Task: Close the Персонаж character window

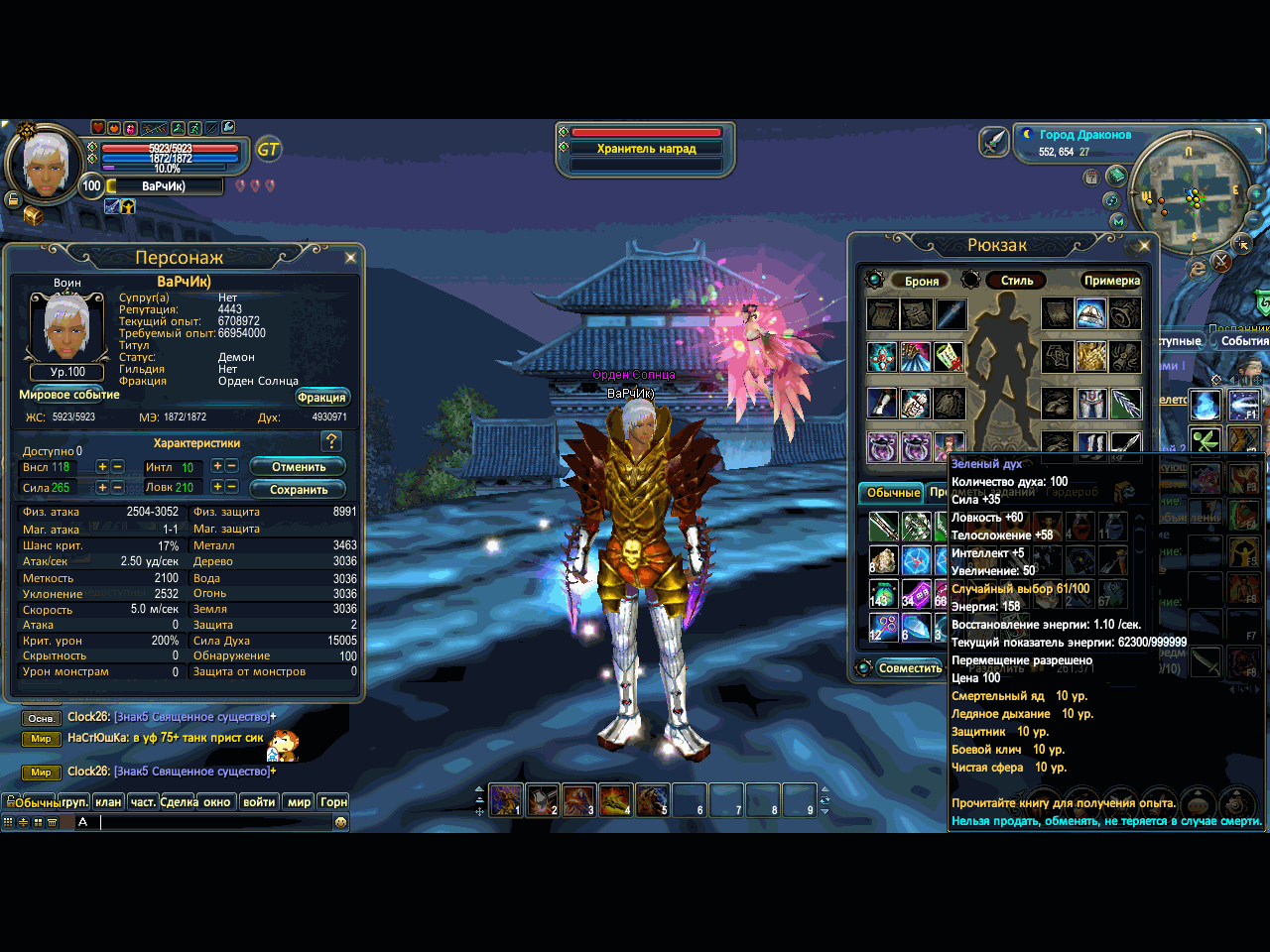Action: pyautogui.click(x=350, y=258)
